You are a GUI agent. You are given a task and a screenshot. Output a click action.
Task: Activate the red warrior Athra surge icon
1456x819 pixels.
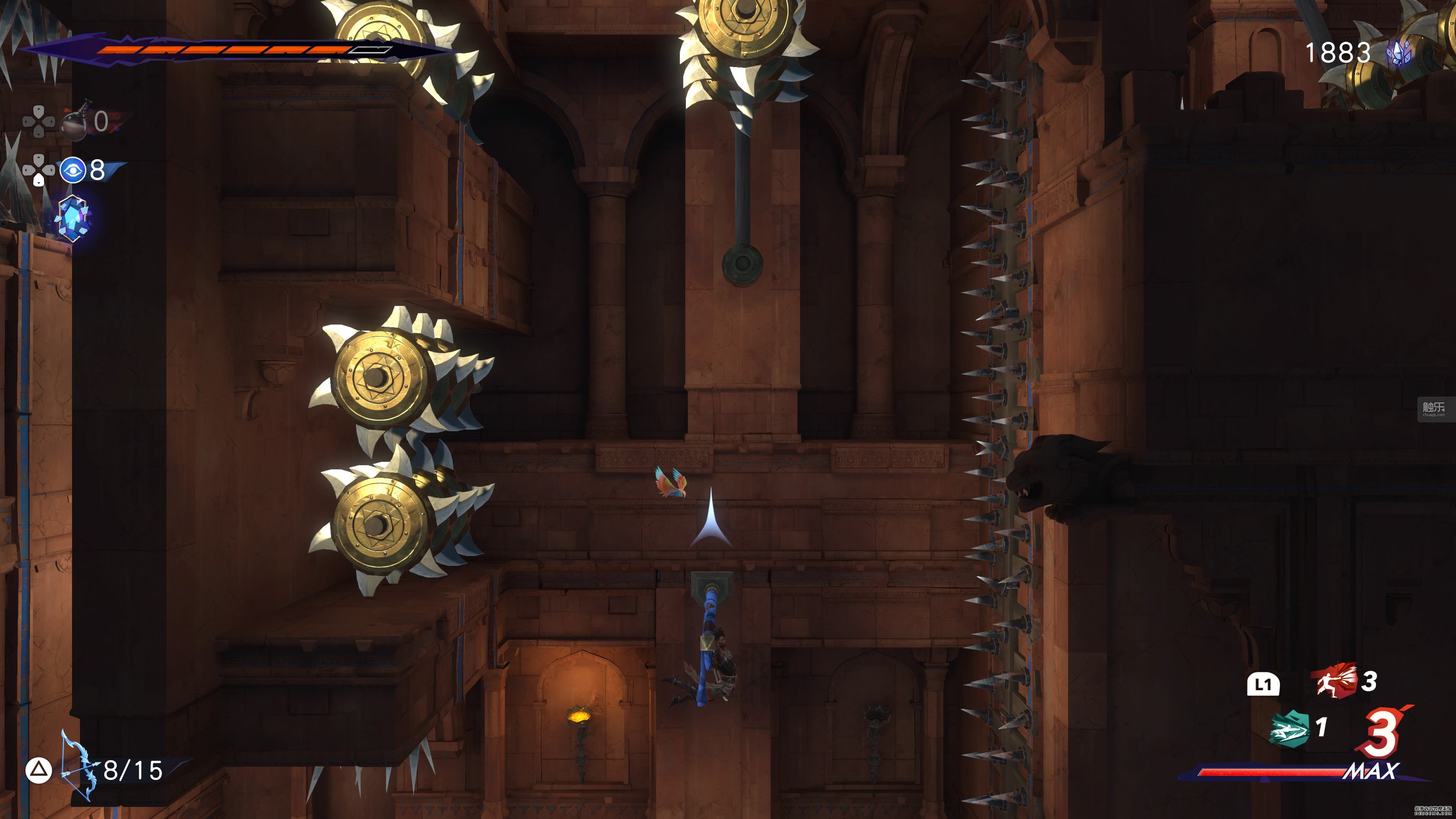click(1335, 681)
